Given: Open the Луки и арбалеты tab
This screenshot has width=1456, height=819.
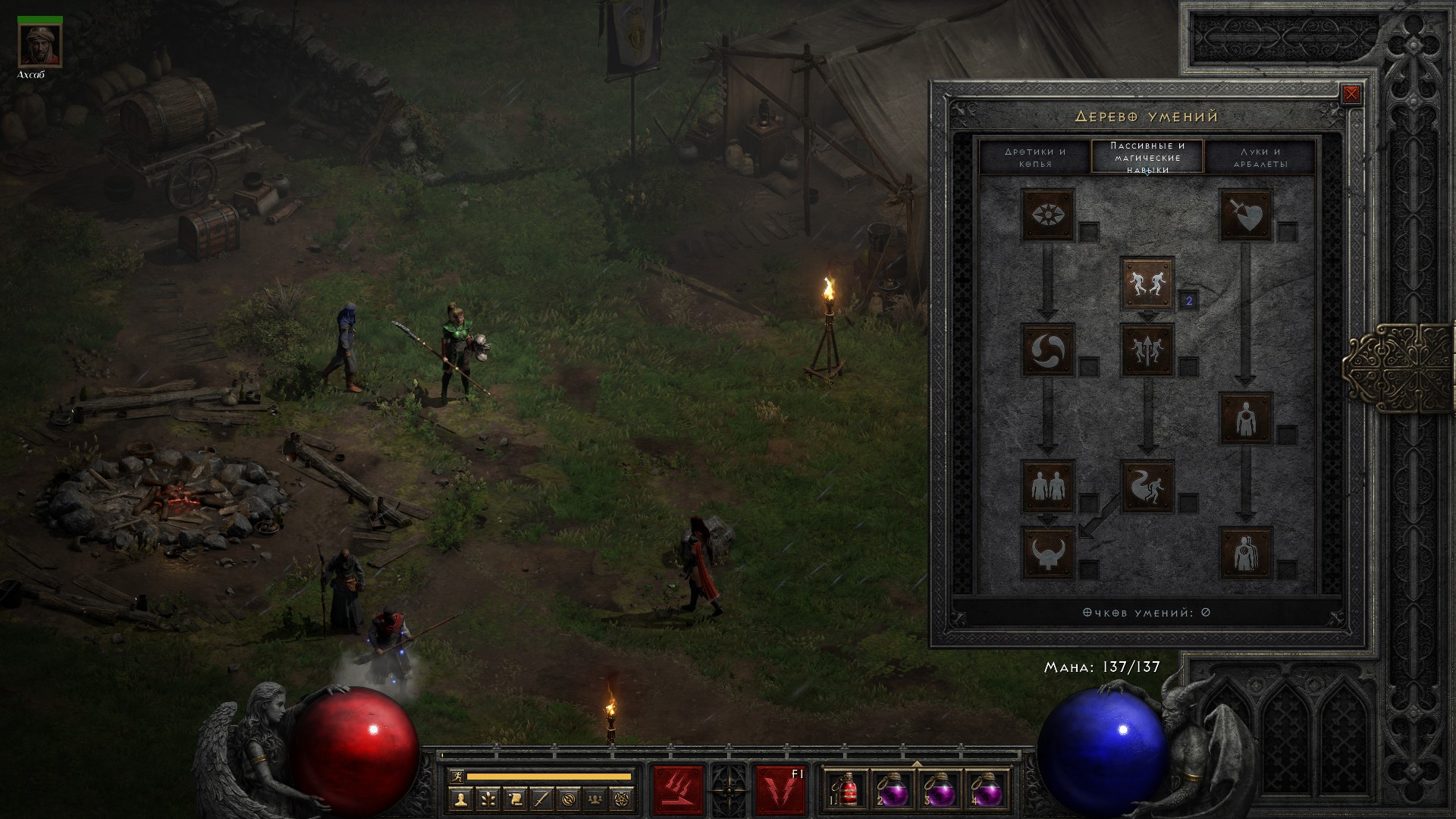Looking at the screenshot, I should coord(1260,157).
